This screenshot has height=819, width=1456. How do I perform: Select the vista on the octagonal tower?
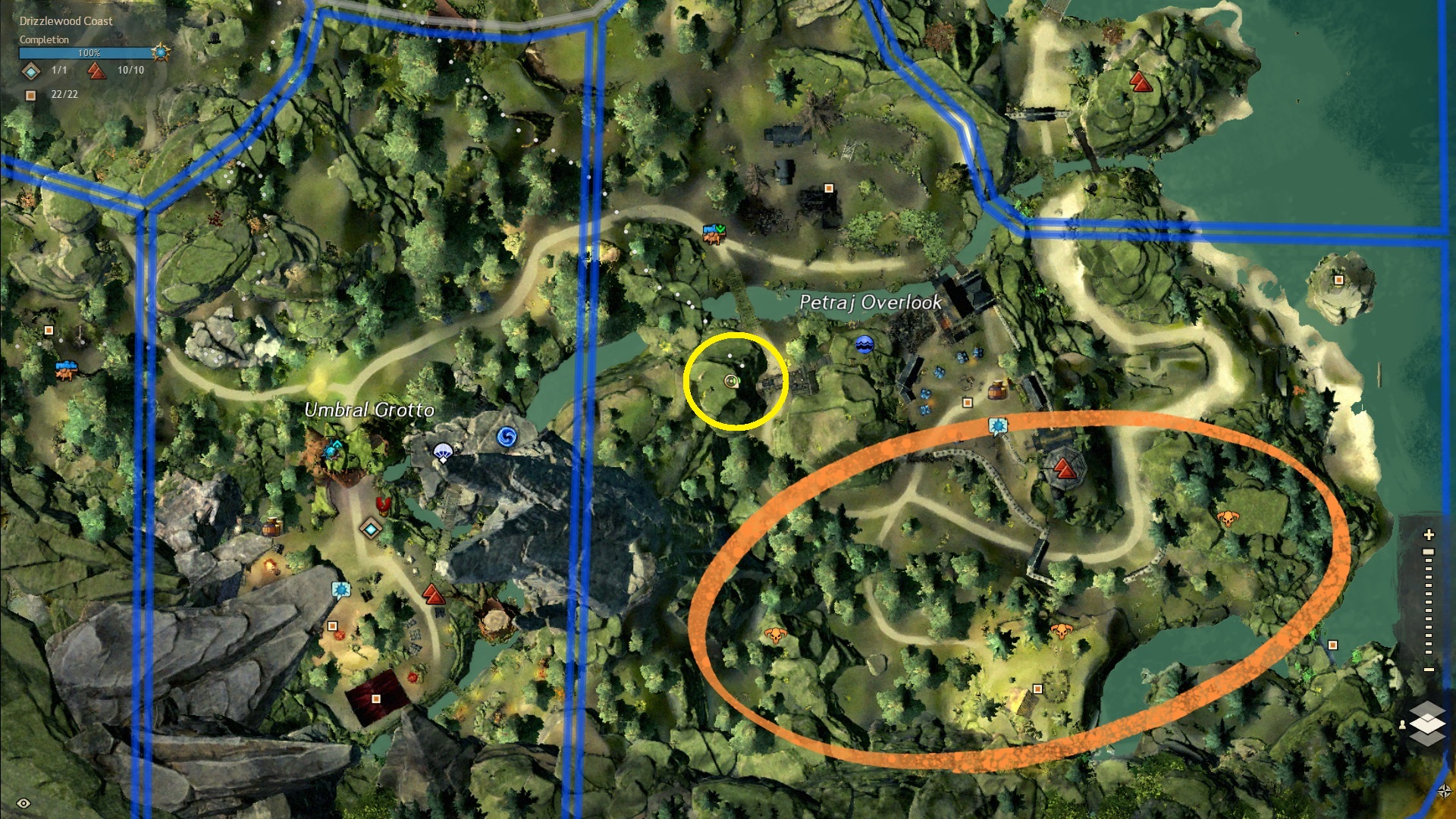1065,469
